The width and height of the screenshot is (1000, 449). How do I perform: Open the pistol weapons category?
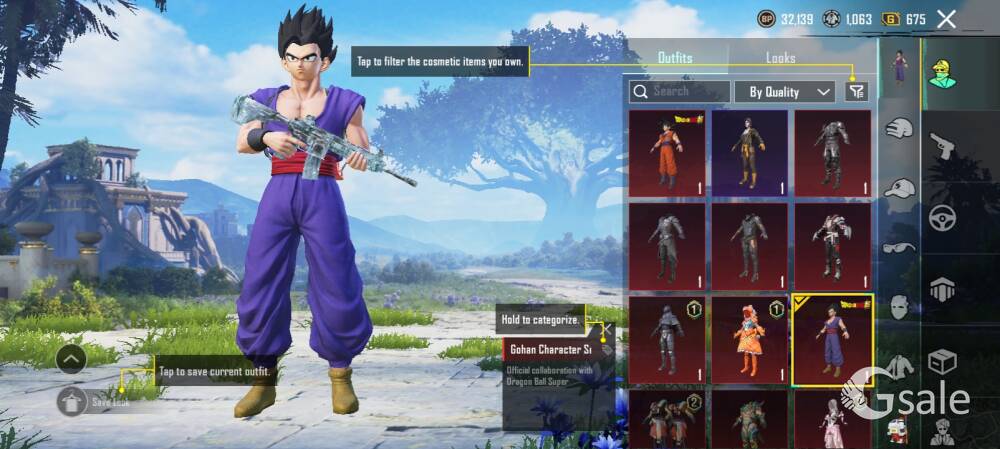click(x=942, y=147)
